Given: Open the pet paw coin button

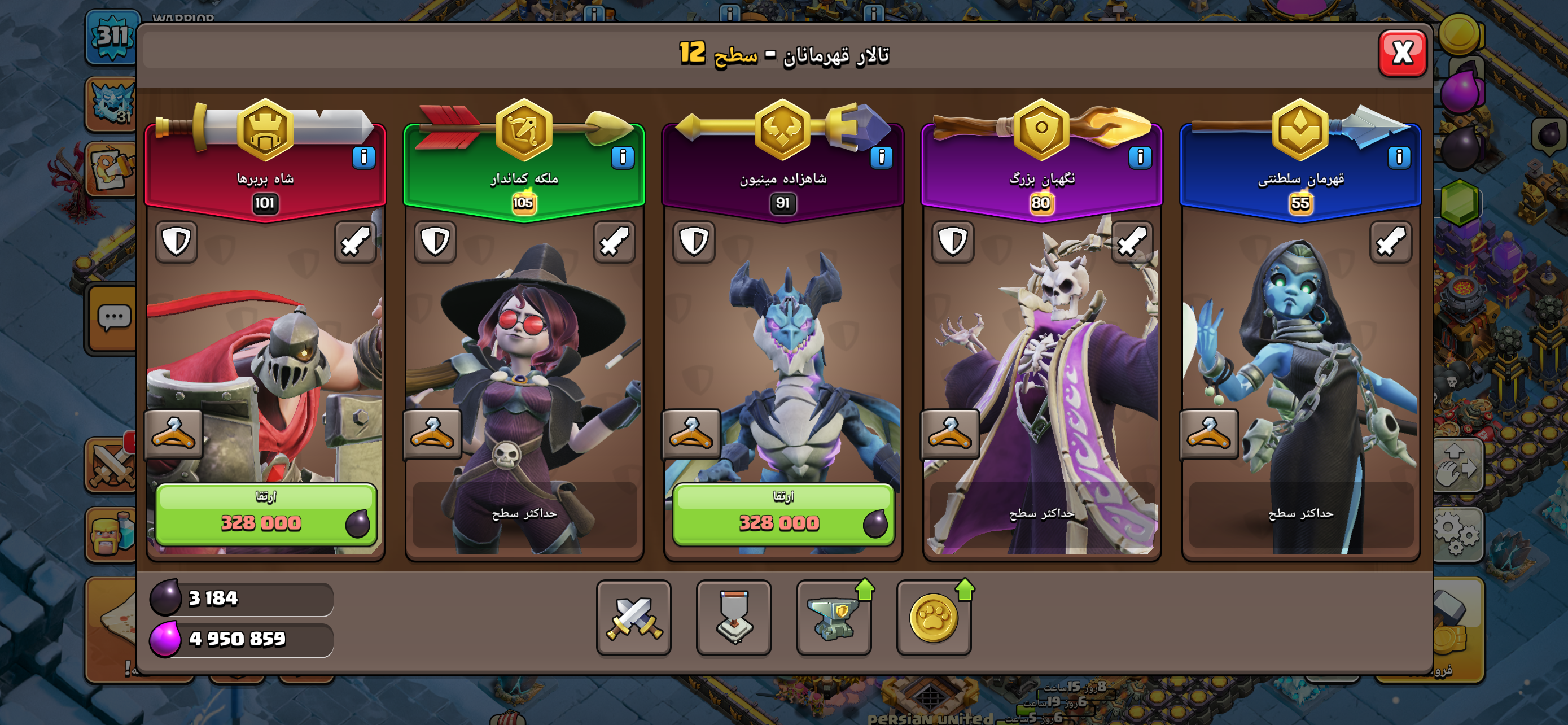Looking at the screenshot, I should (934, 617).
